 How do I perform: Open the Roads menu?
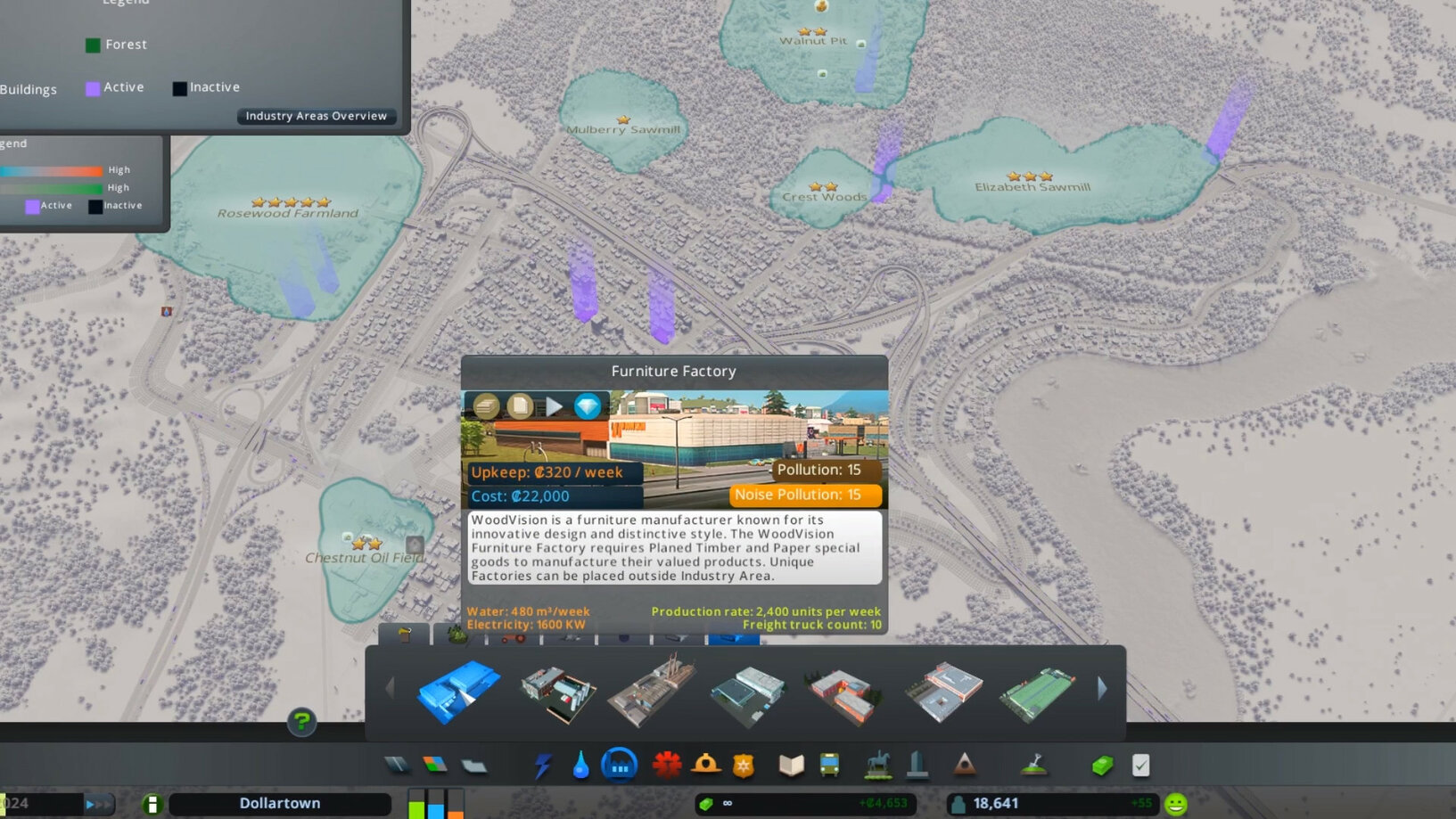[398, 764]
